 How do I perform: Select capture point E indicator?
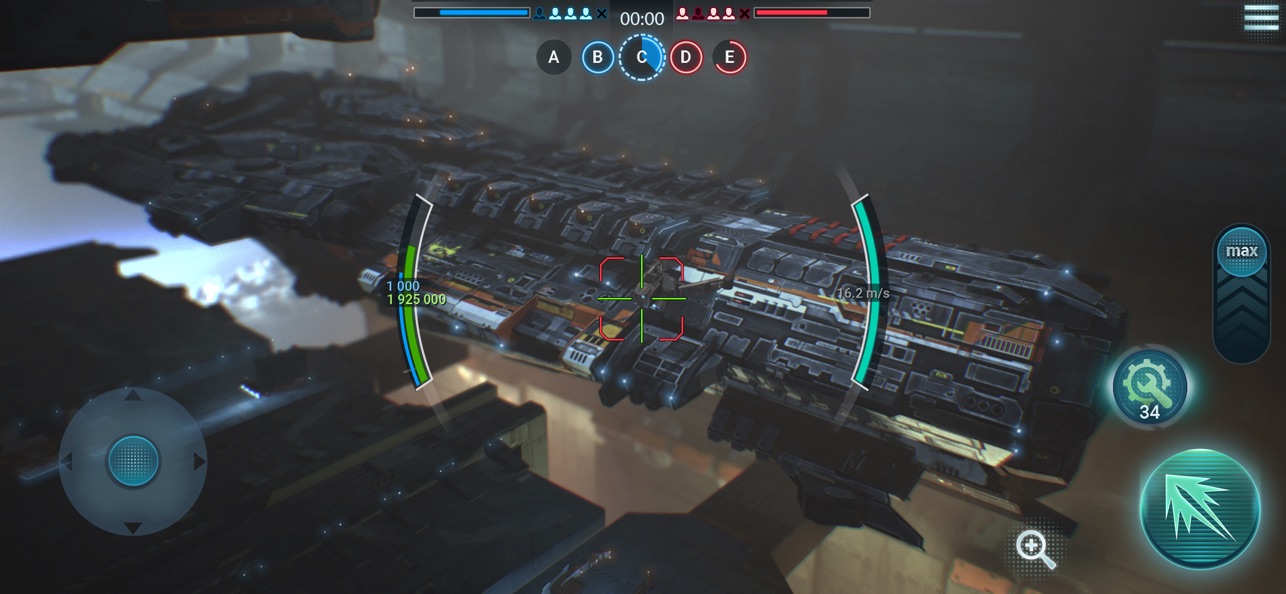pyautogui.click(x=729, y=57)
